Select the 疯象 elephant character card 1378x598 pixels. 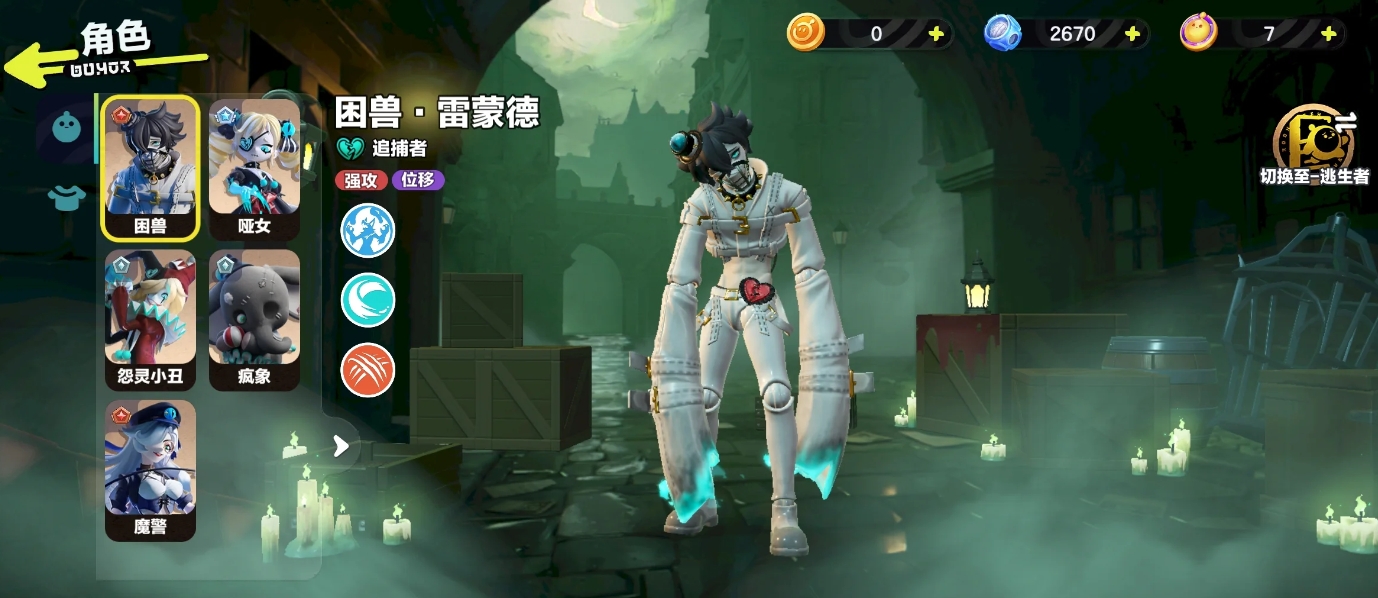[x=254, y=319]
